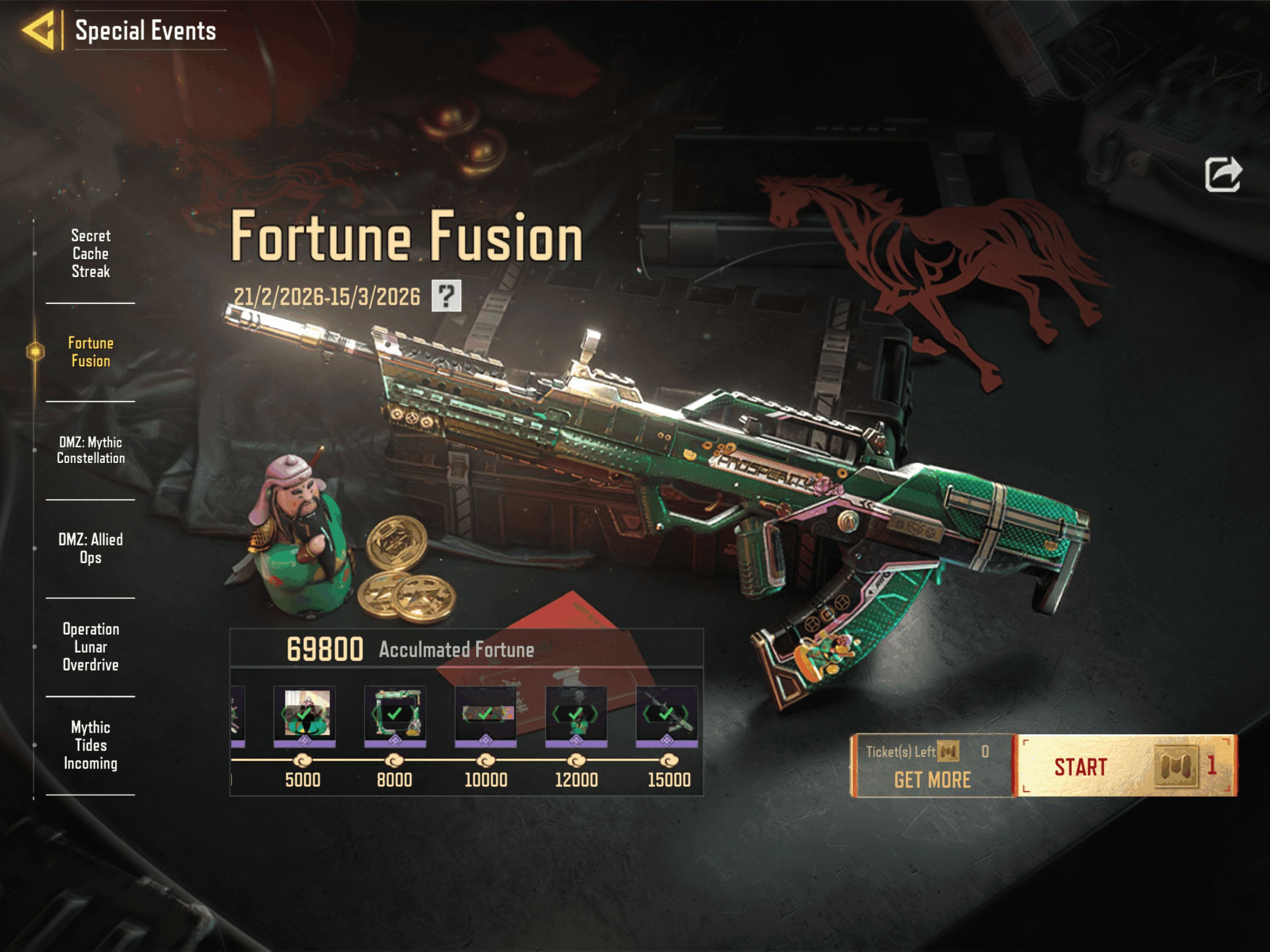Viewport: 1270px width, 952px height.
Task: Open the DMZ: Allied Ops event
Action: point(91,548)
